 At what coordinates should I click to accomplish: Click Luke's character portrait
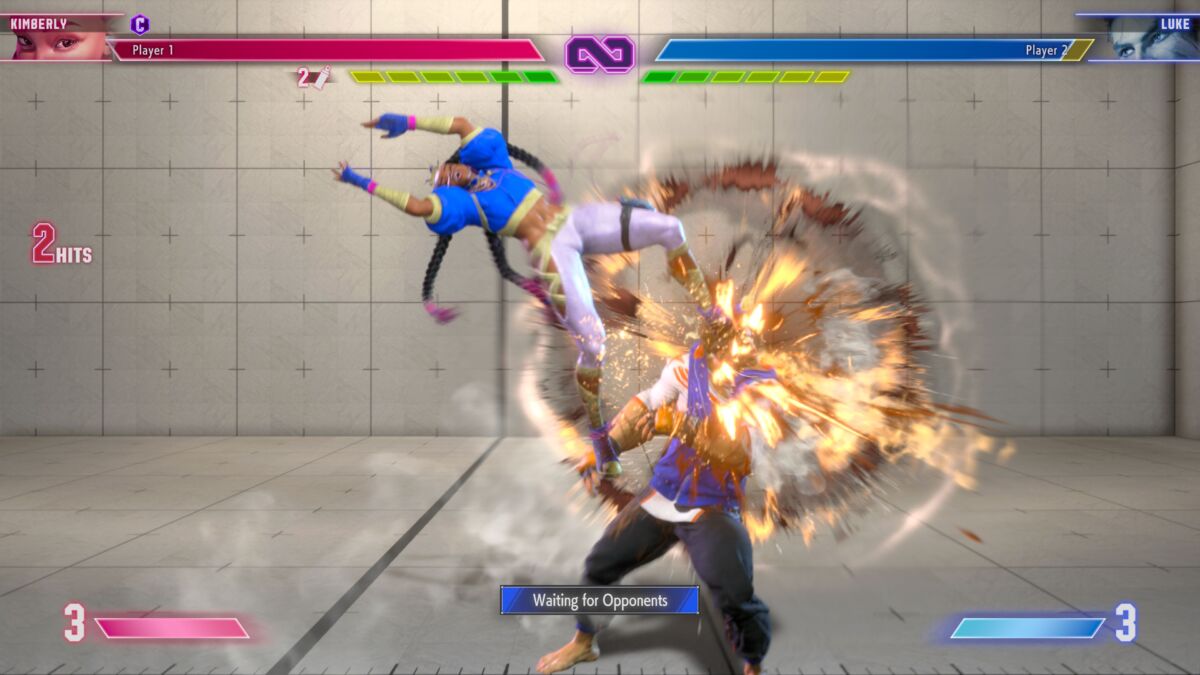(1149, 44)
